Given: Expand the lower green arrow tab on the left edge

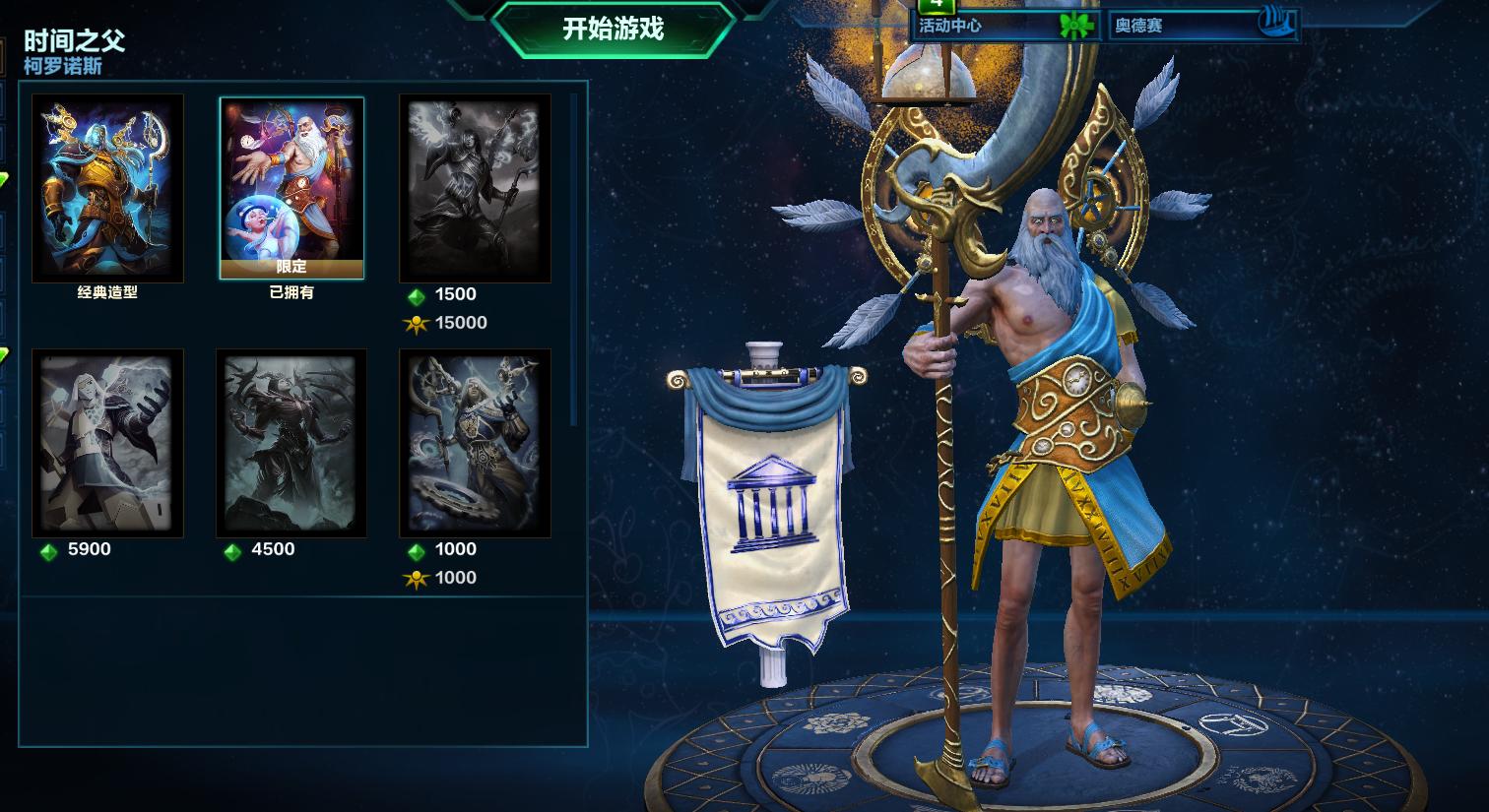Looking at the screenshot, I should coord(4,354).
